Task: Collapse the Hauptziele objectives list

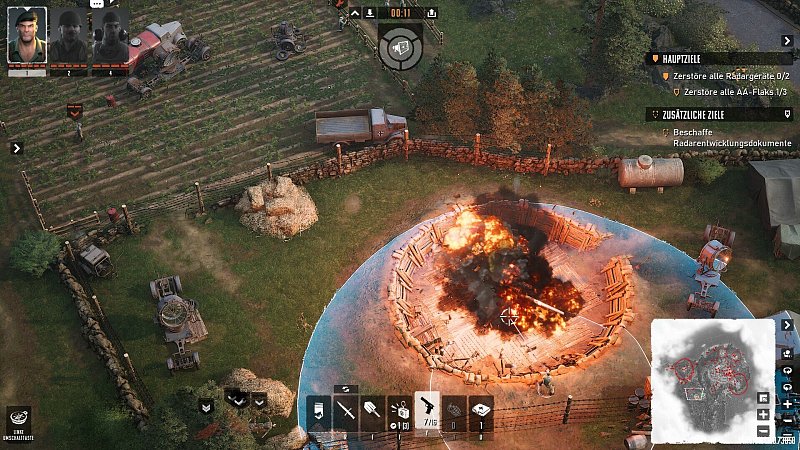Action: [656, 58]
